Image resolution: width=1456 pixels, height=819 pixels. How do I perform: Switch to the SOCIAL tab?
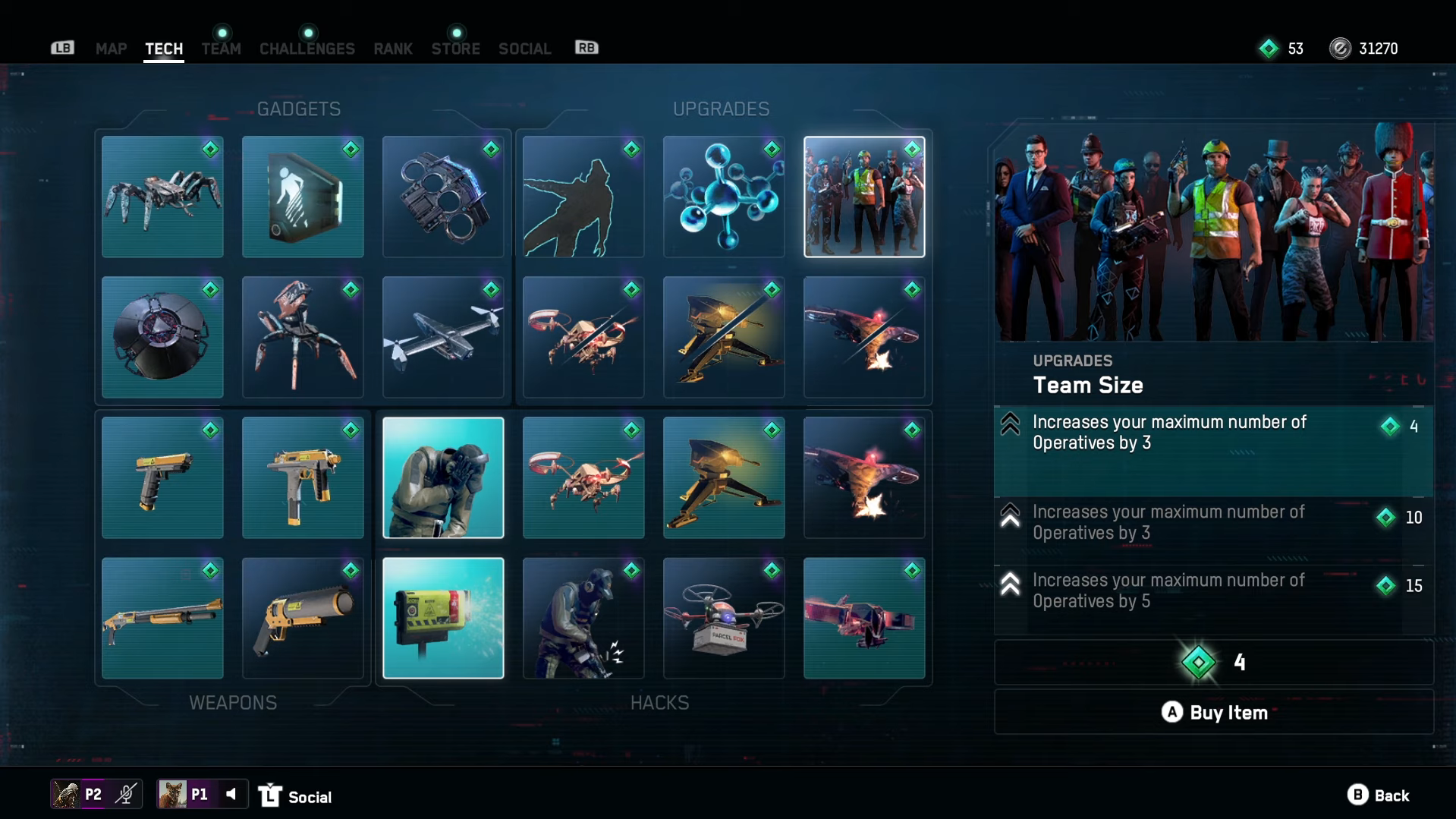524,49
